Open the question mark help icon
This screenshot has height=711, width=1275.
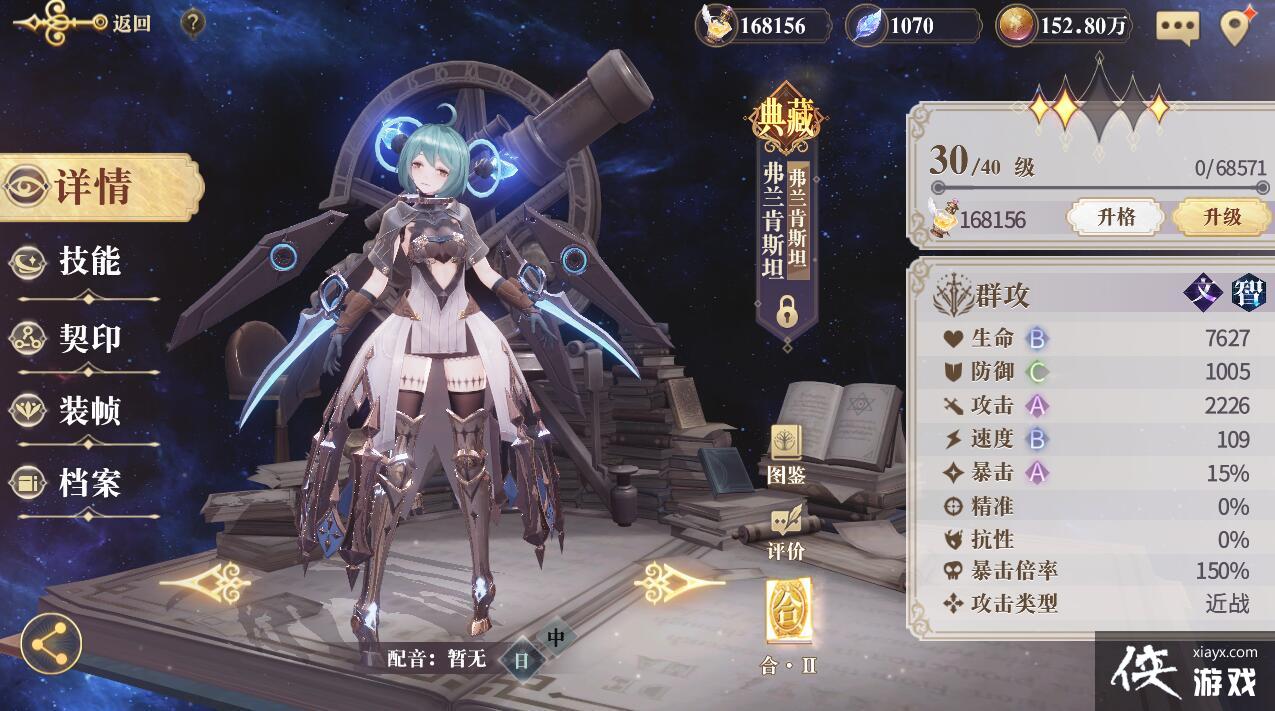(194, 23)
